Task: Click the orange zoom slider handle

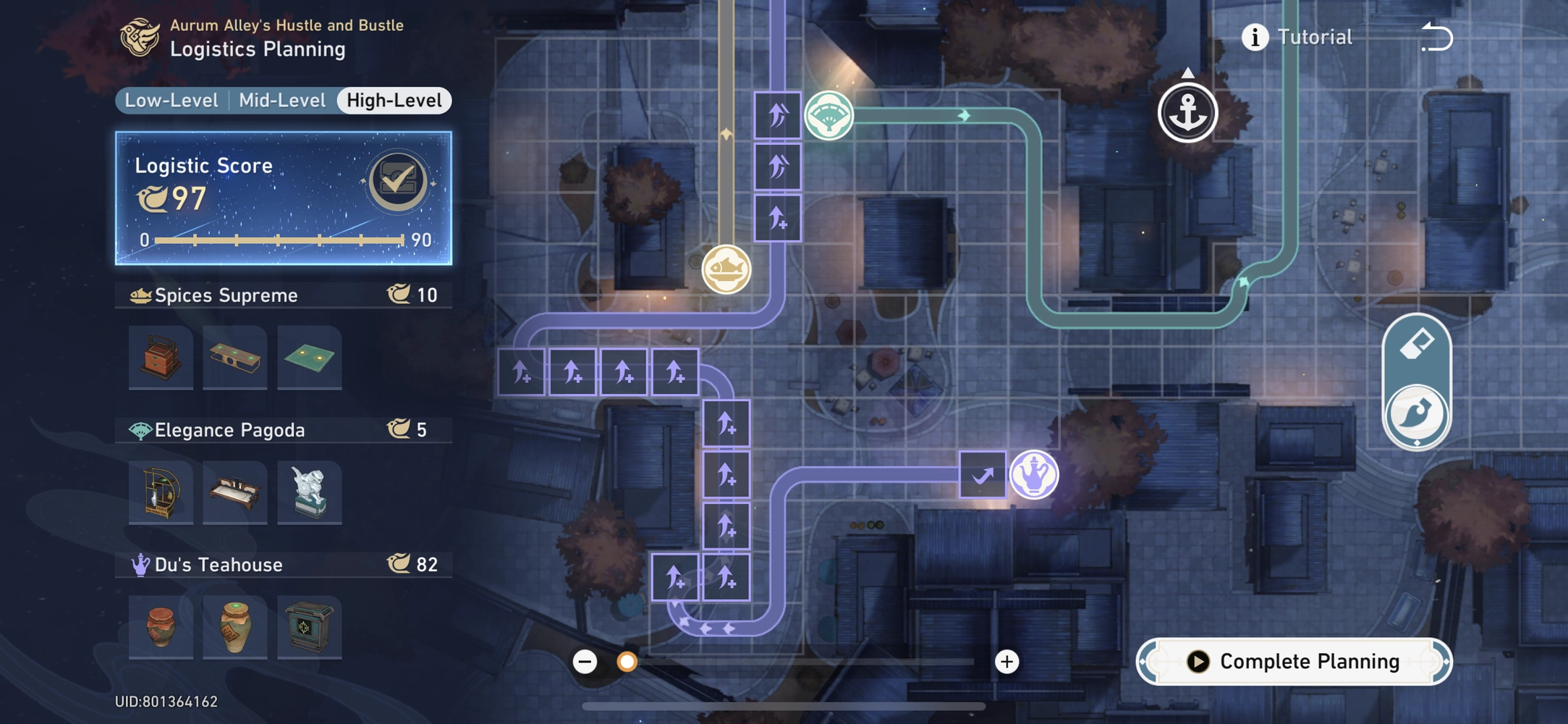Action: point(627,661)
